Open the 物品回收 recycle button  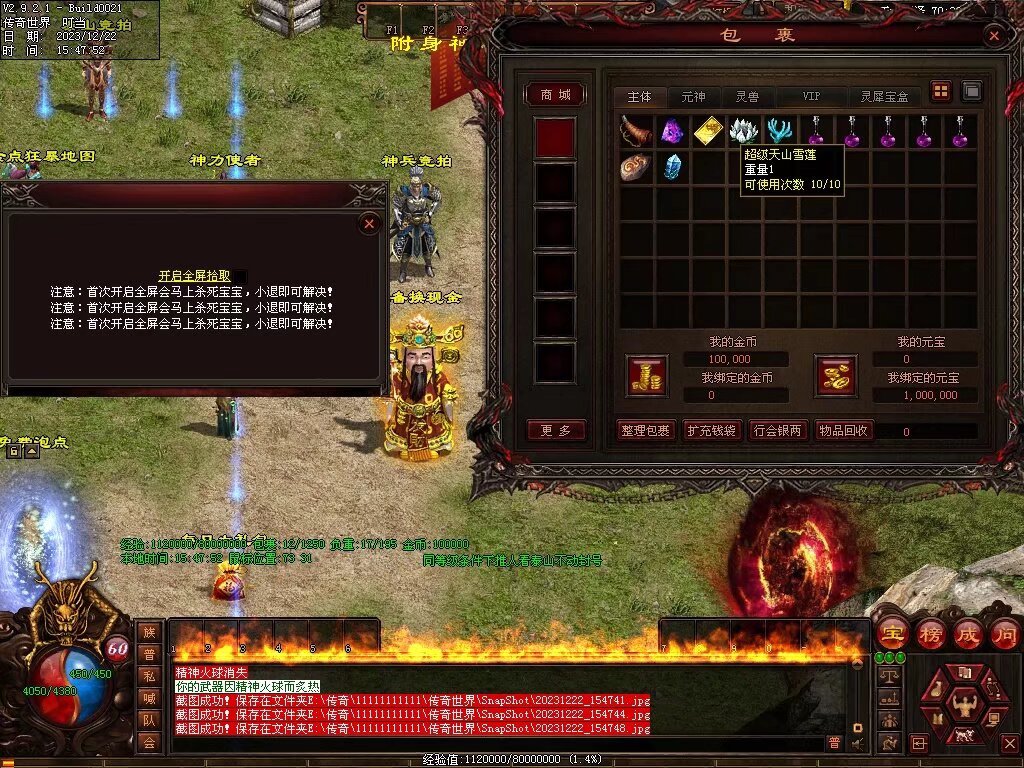843,431
